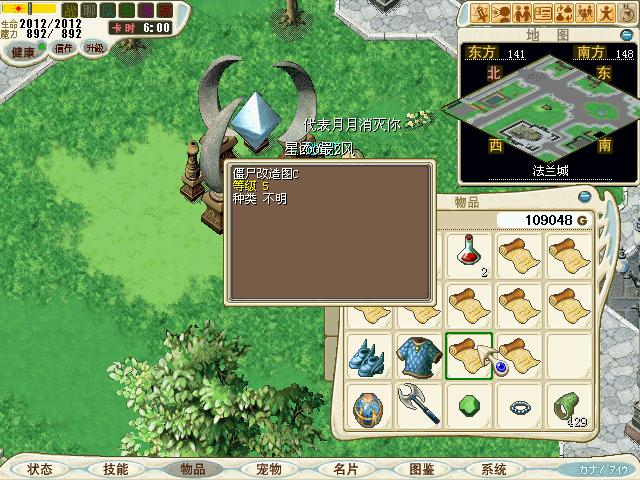Select the red potion inventory slot

point(468,254)
